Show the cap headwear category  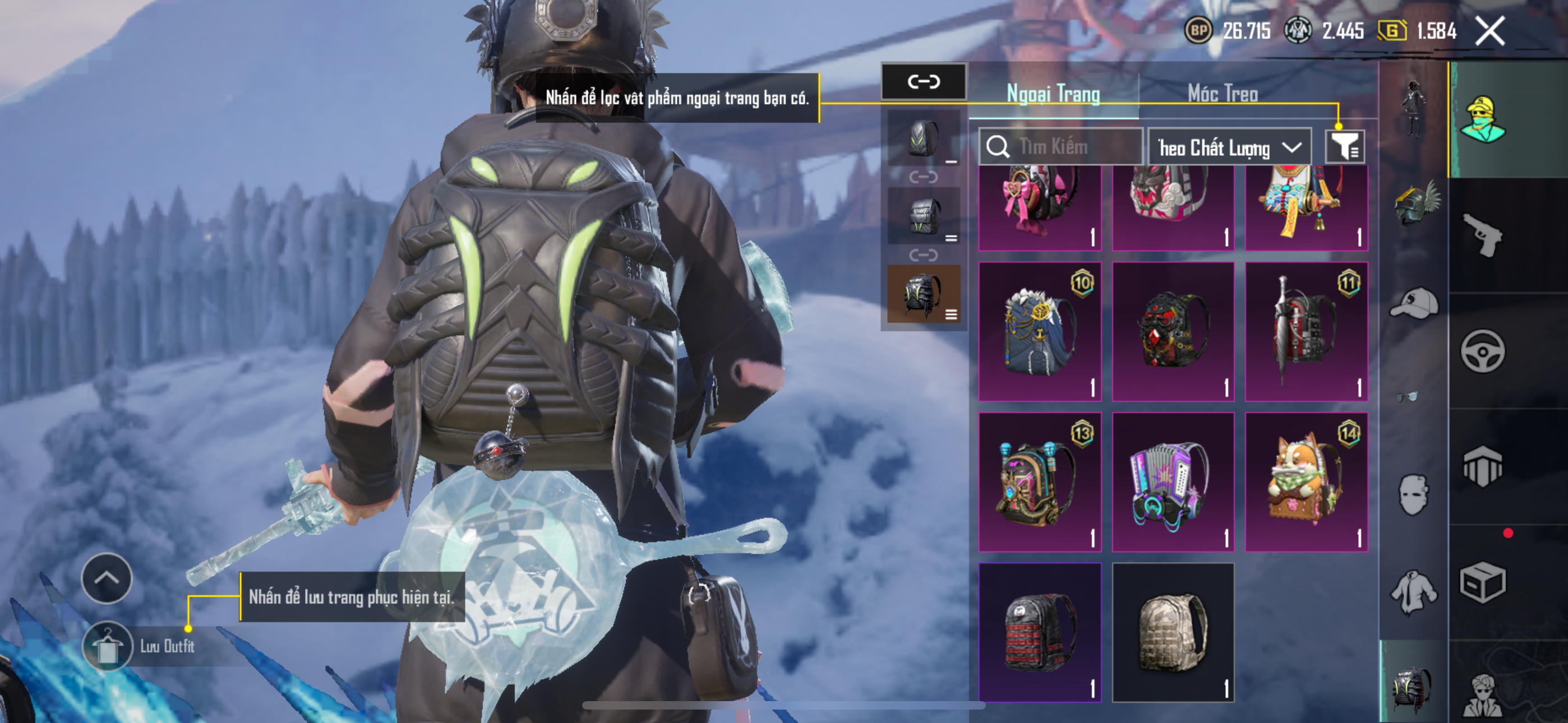(x=1414, y=303)
